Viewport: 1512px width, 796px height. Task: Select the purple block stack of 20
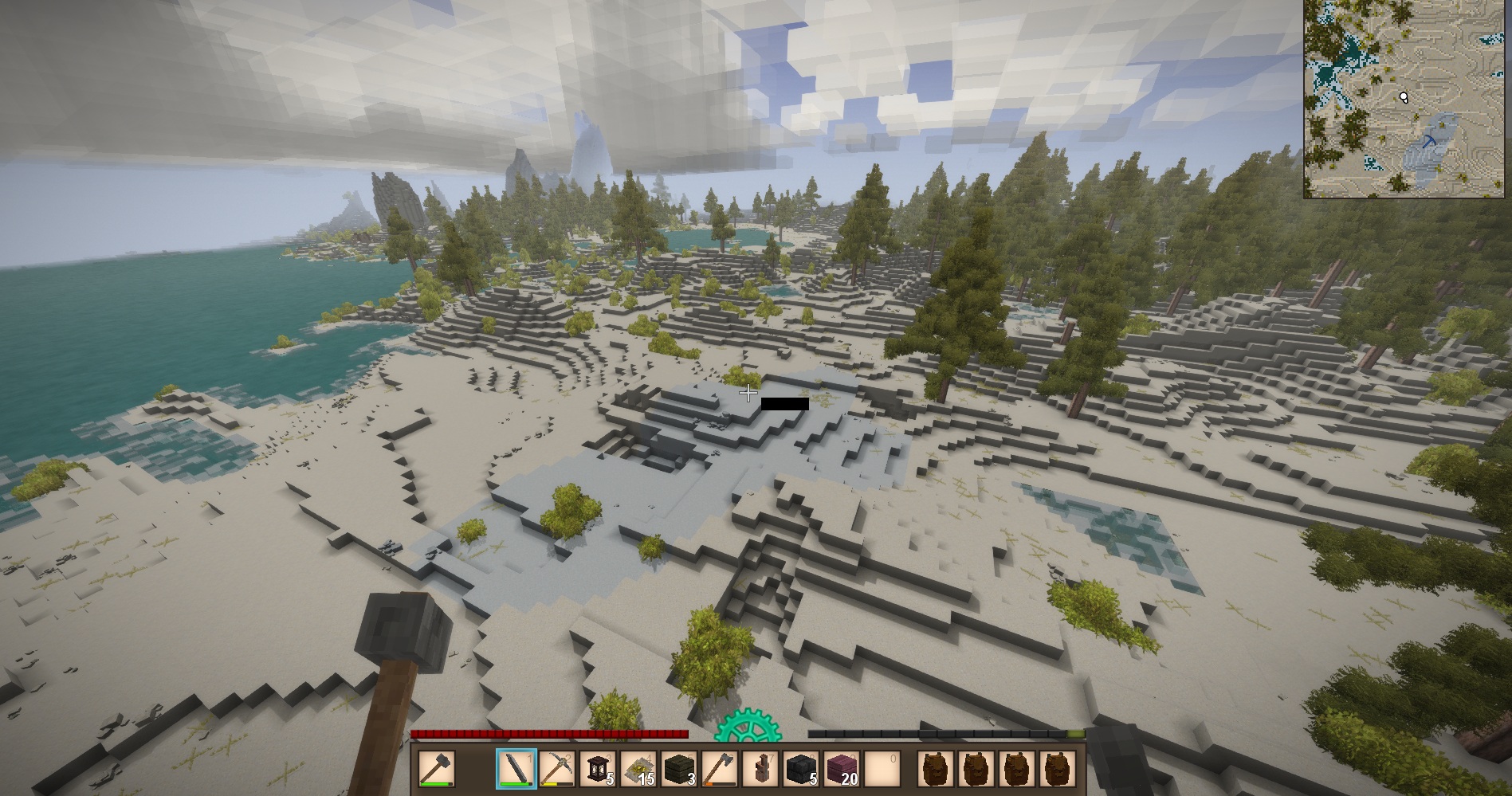tap(842, 769)
